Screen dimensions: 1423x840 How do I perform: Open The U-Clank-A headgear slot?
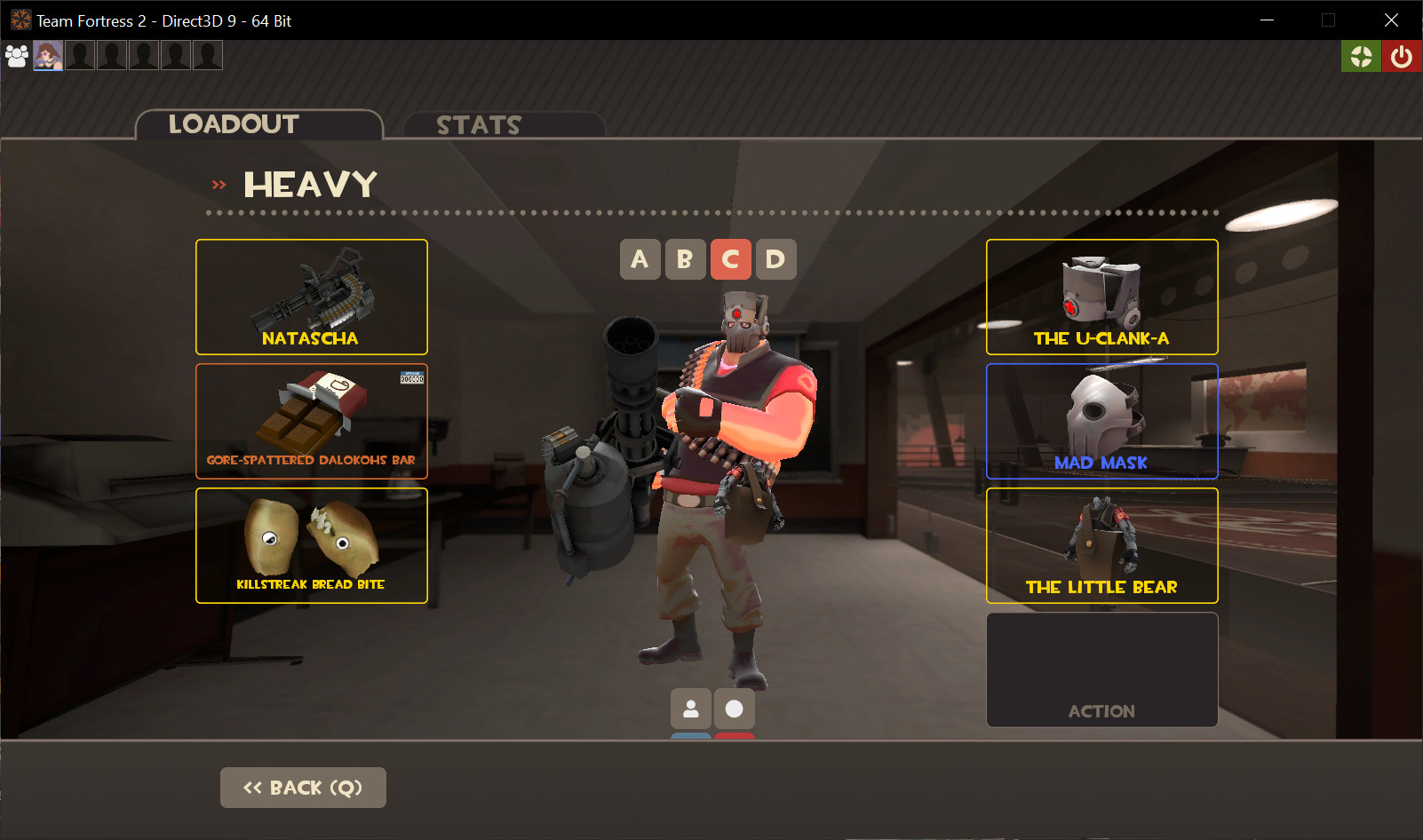1101,297
